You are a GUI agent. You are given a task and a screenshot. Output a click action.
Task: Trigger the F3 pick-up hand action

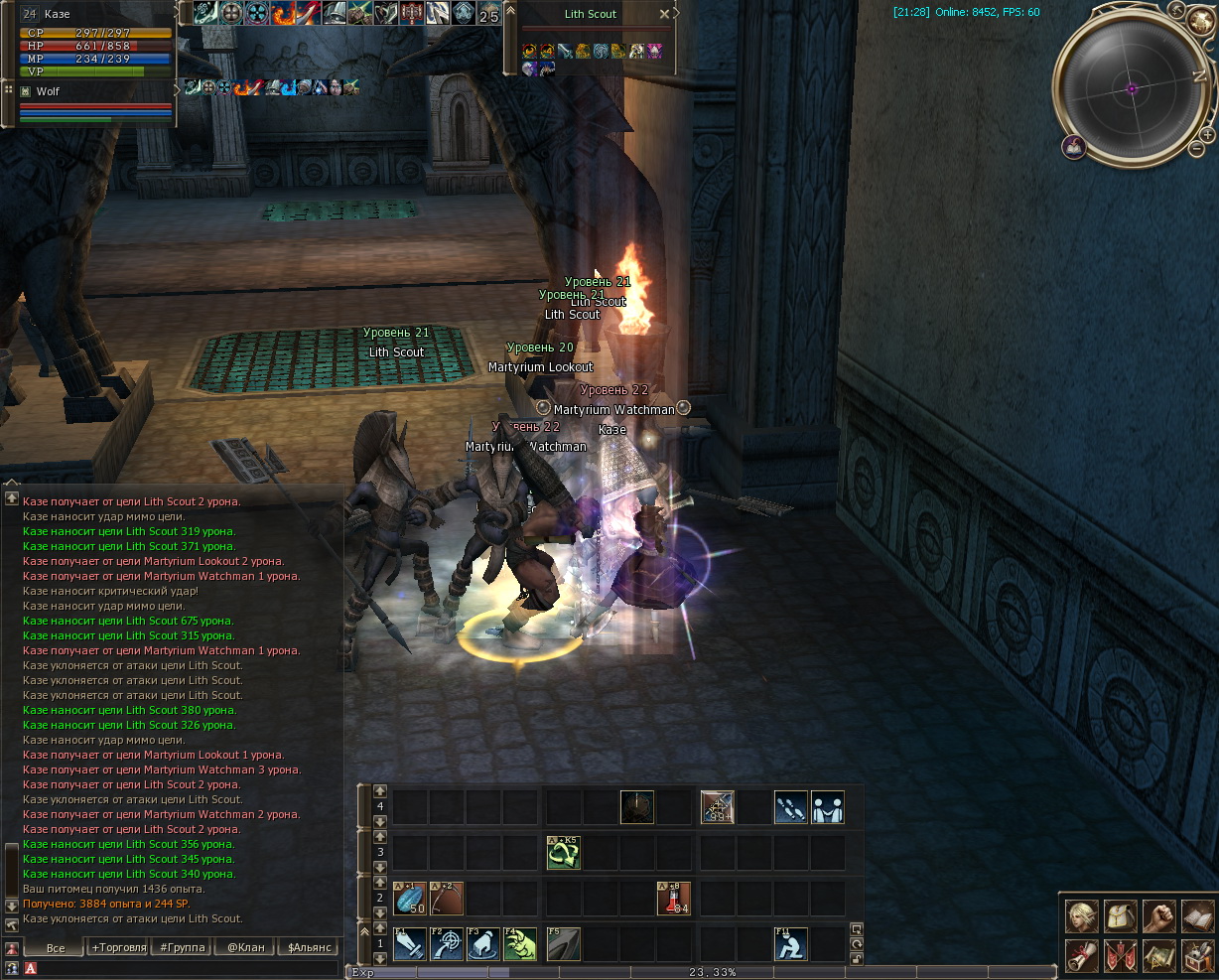pos(483,944)
